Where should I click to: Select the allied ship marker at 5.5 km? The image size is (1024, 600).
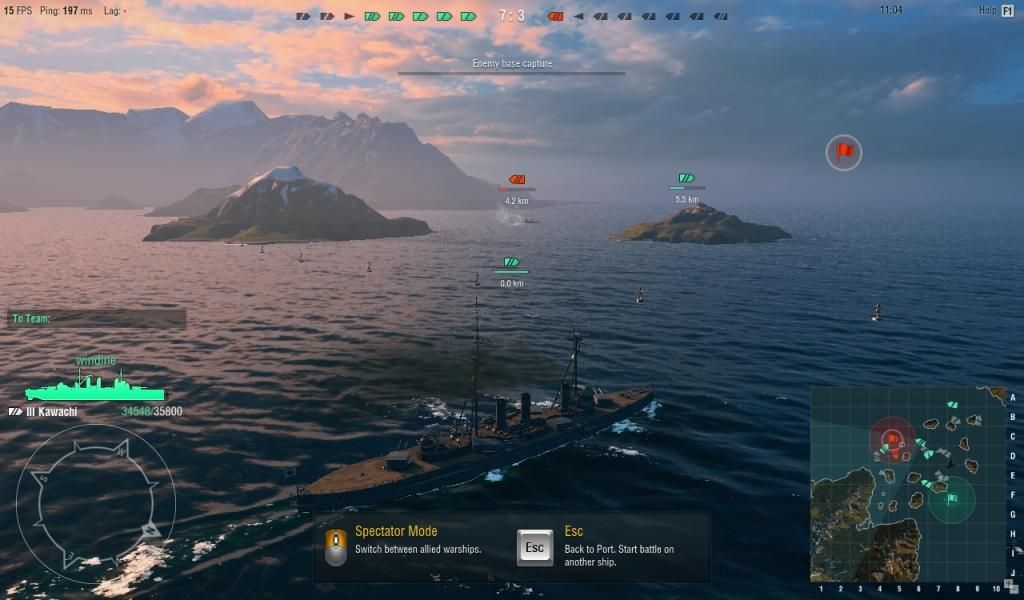[687, 178]
